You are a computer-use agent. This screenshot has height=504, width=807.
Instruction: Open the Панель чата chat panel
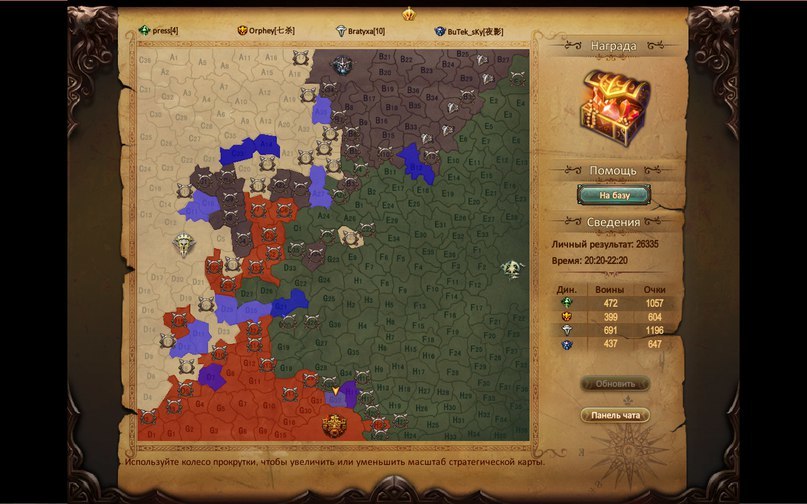615,415
